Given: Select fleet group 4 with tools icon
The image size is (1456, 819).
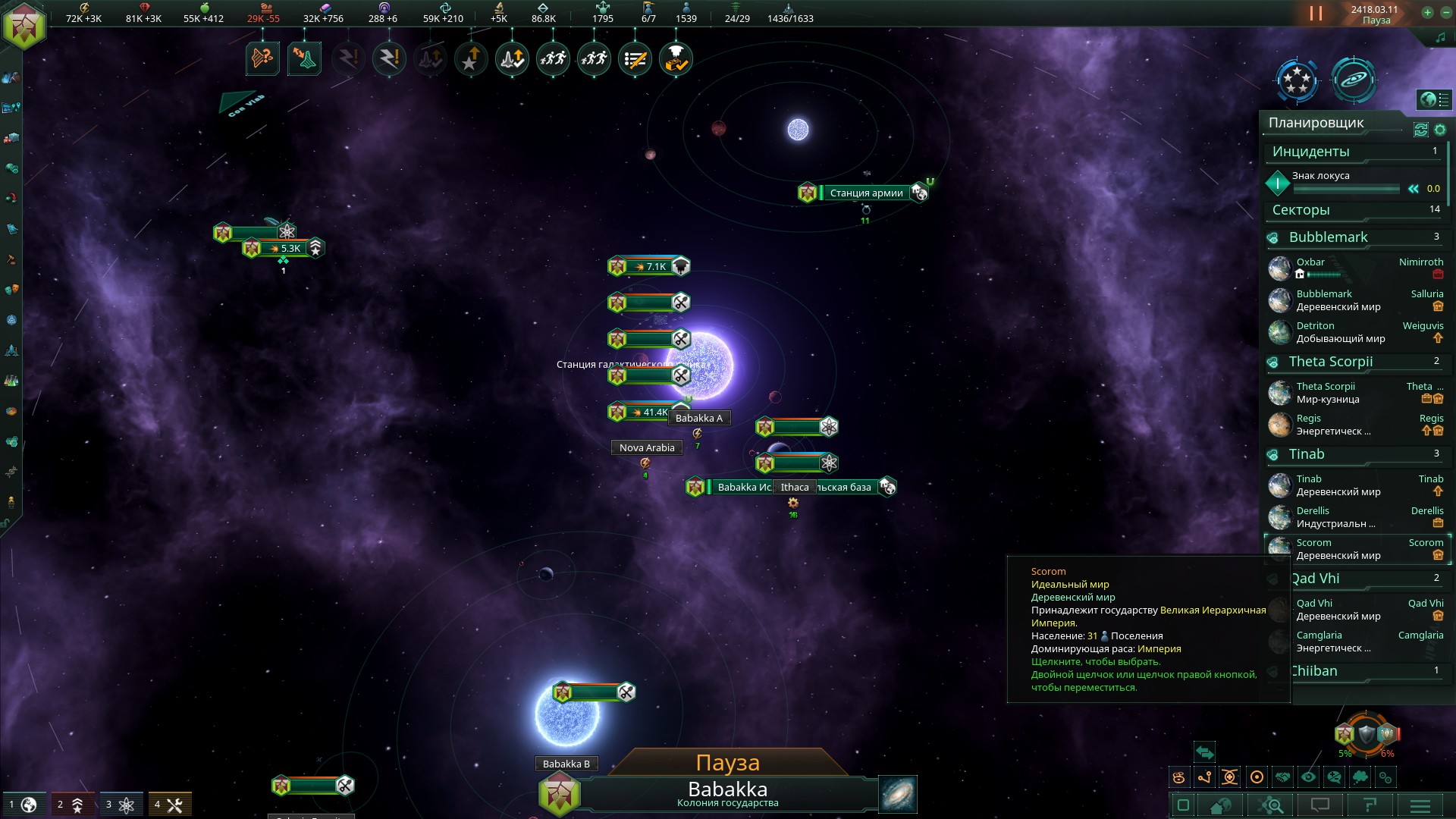Looking at the screenshot, I should pyautogui.click(x=168, y=805).
